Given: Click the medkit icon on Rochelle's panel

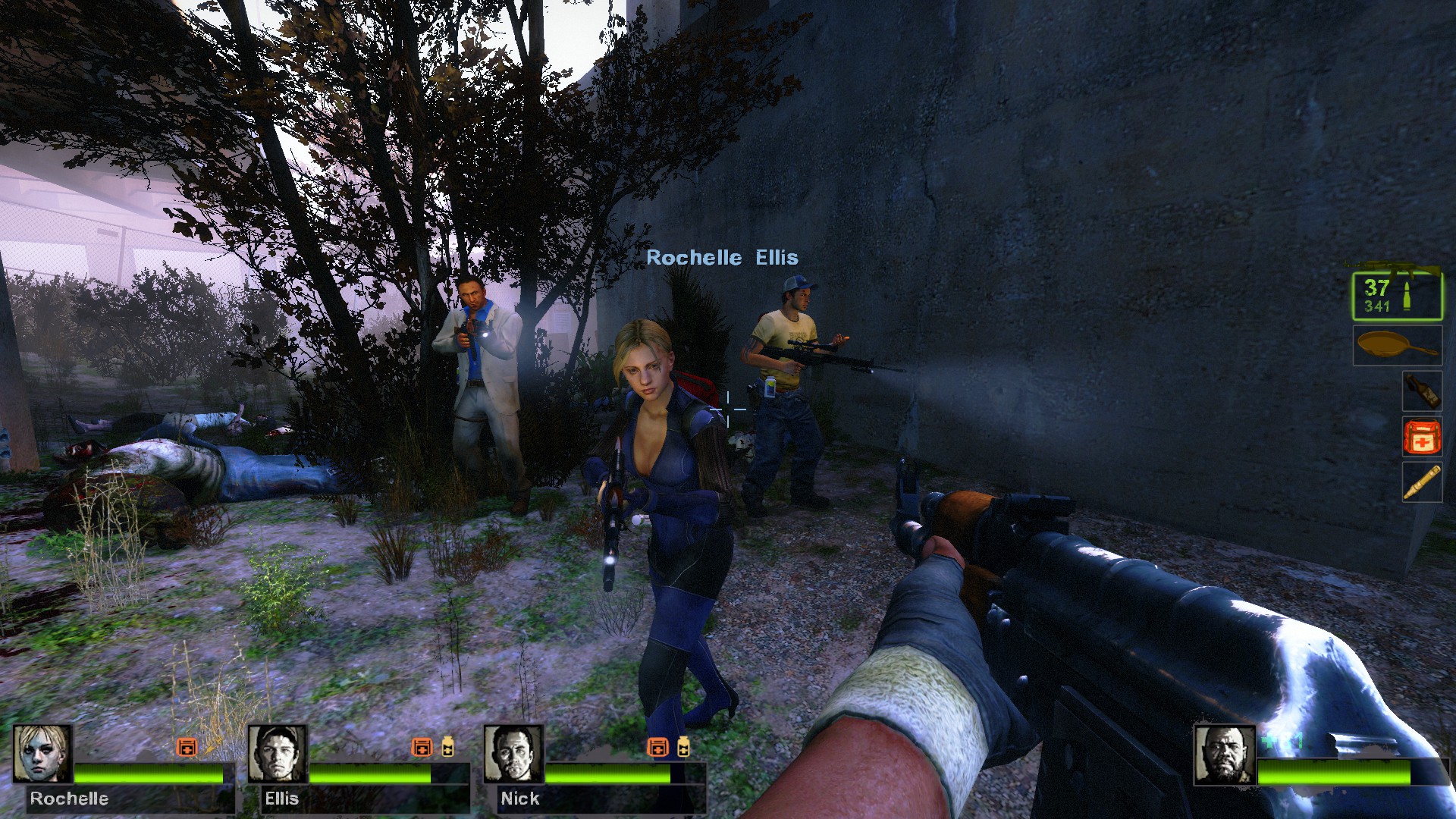Looking at the screenshot, I should 187,747.
